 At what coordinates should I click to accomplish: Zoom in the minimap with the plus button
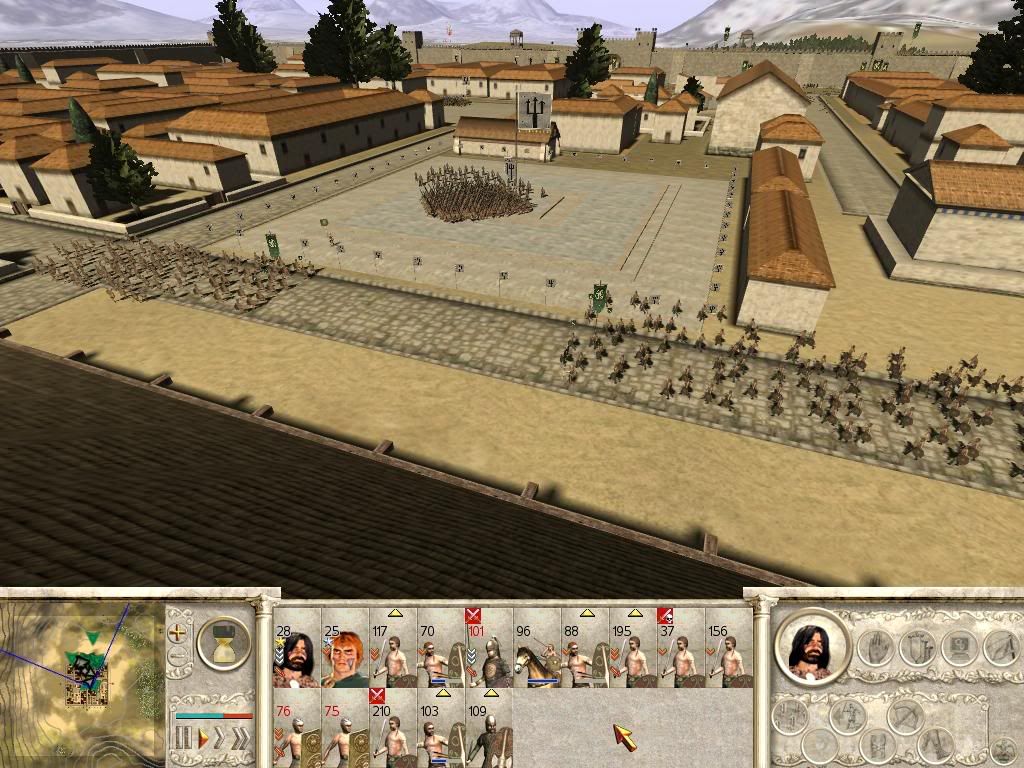click(180, 632)
